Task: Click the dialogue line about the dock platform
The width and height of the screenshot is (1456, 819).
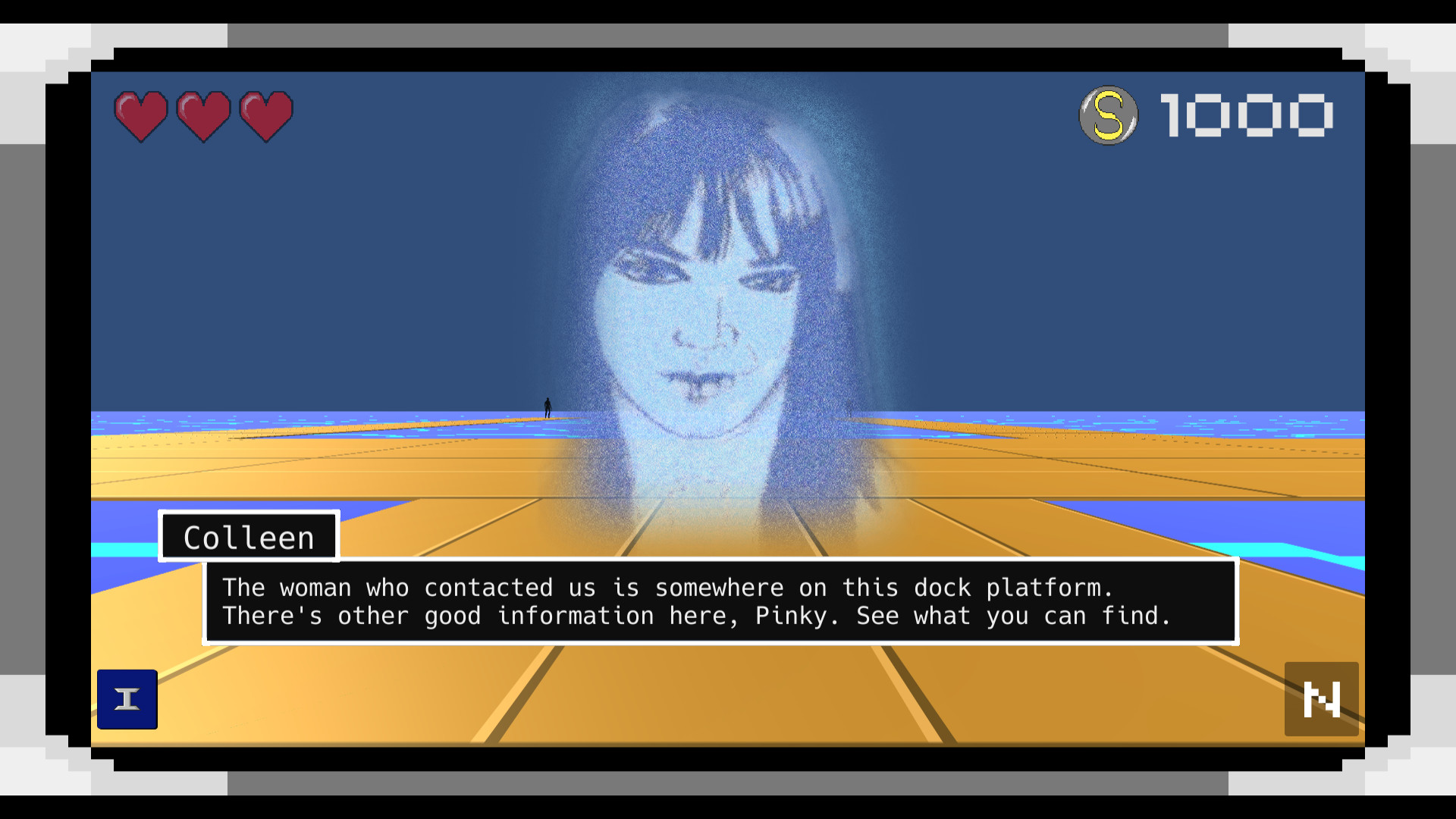Action: coord(667,587)
